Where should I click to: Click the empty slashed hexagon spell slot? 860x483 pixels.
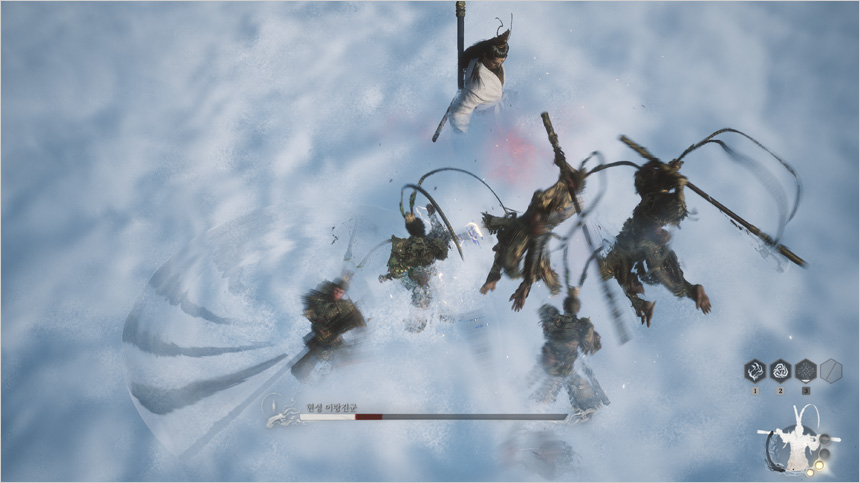coord(831,371)
